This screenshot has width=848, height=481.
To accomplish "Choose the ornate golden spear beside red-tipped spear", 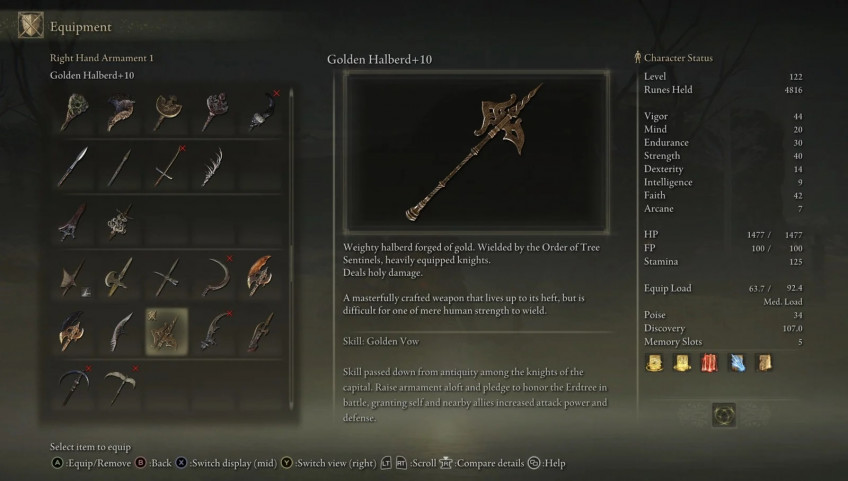I will tap(120, 221).
